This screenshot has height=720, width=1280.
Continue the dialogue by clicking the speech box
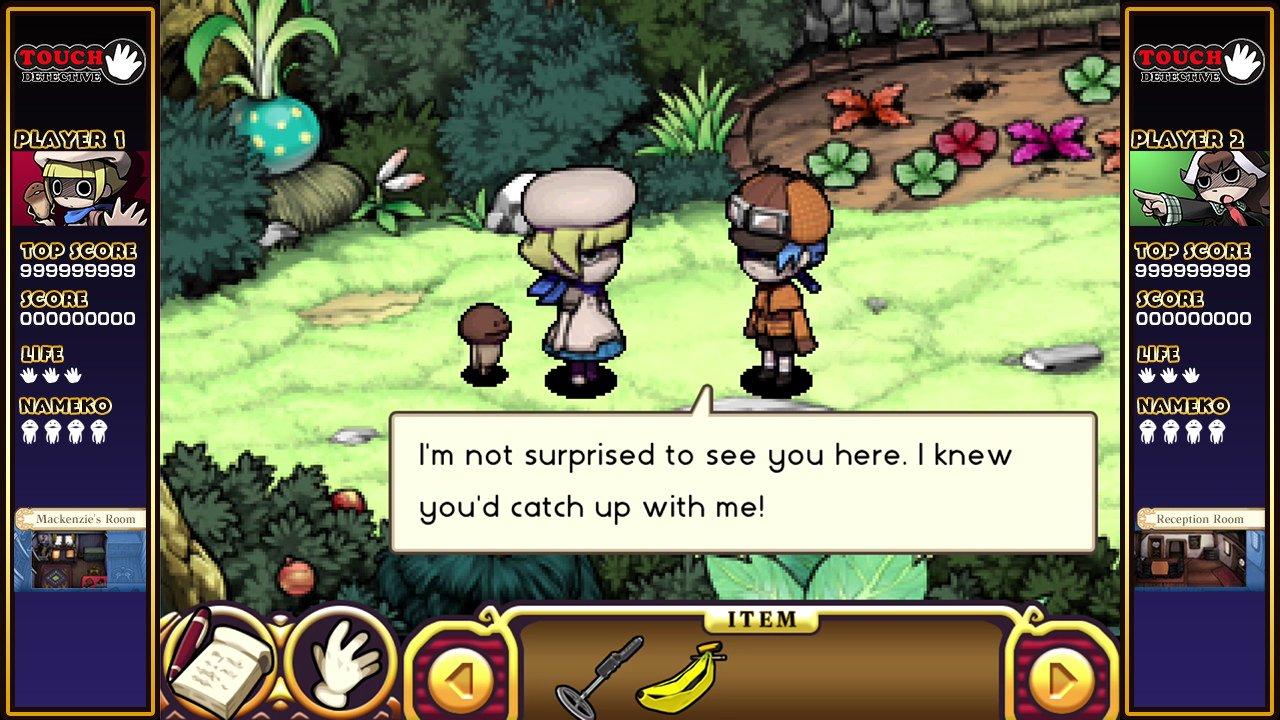coord(742,482)
